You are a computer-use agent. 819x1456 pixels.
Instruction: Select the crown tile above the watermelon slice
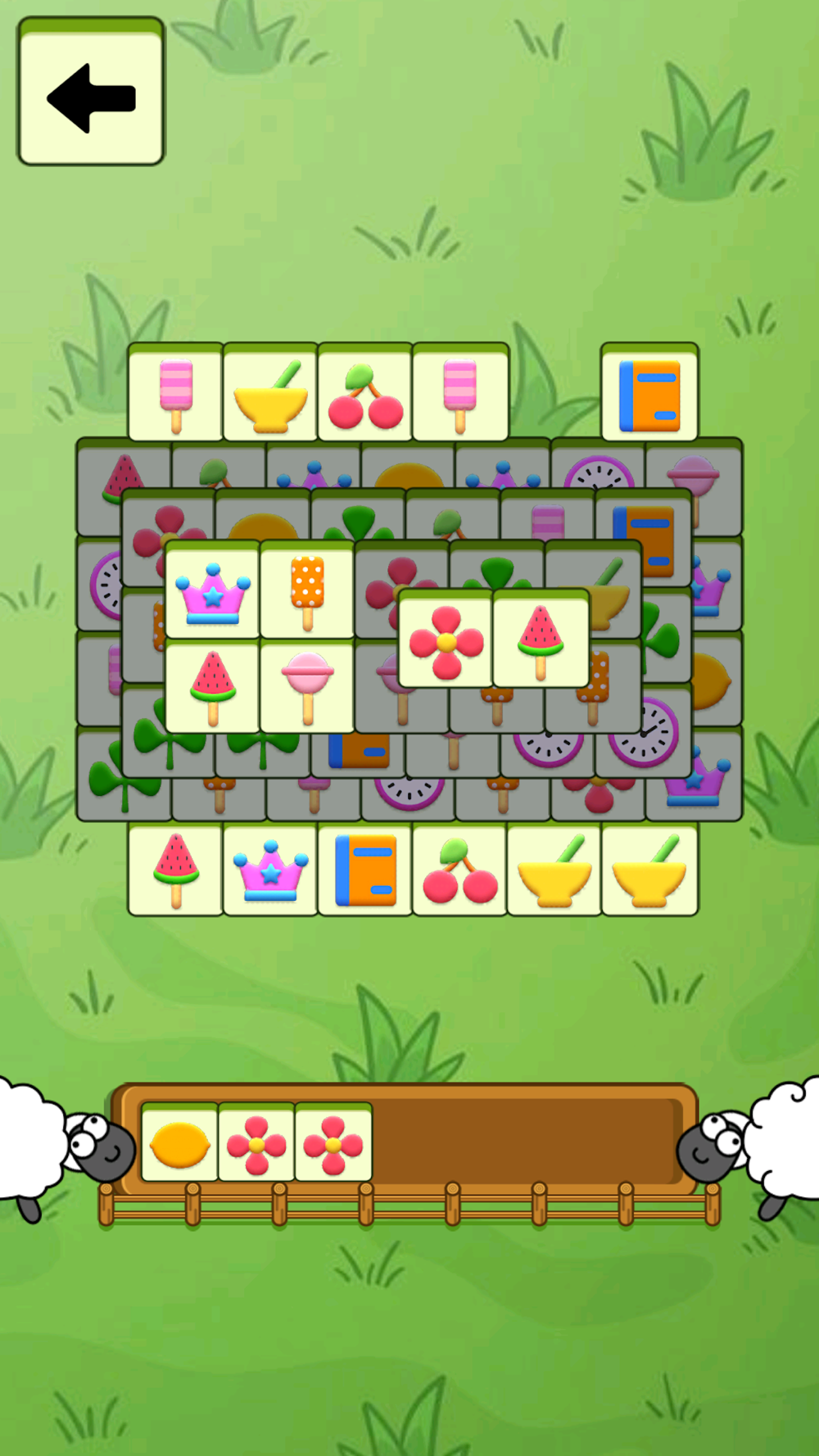pyautogui.click(x=213, y=591)
